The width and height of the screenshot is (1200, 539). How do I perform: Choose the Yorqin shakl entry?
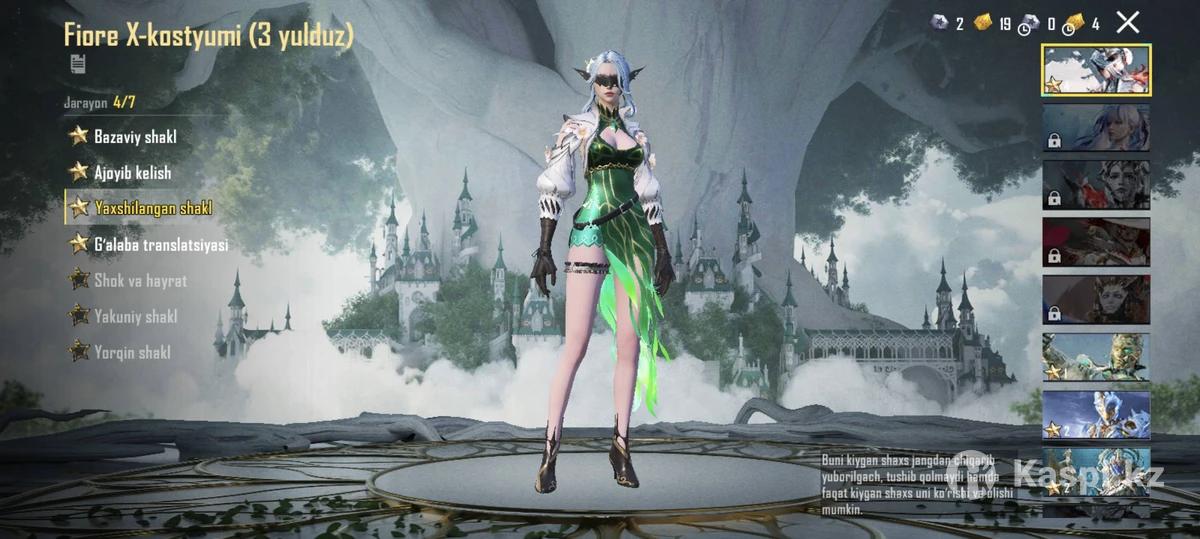(131, 352)
